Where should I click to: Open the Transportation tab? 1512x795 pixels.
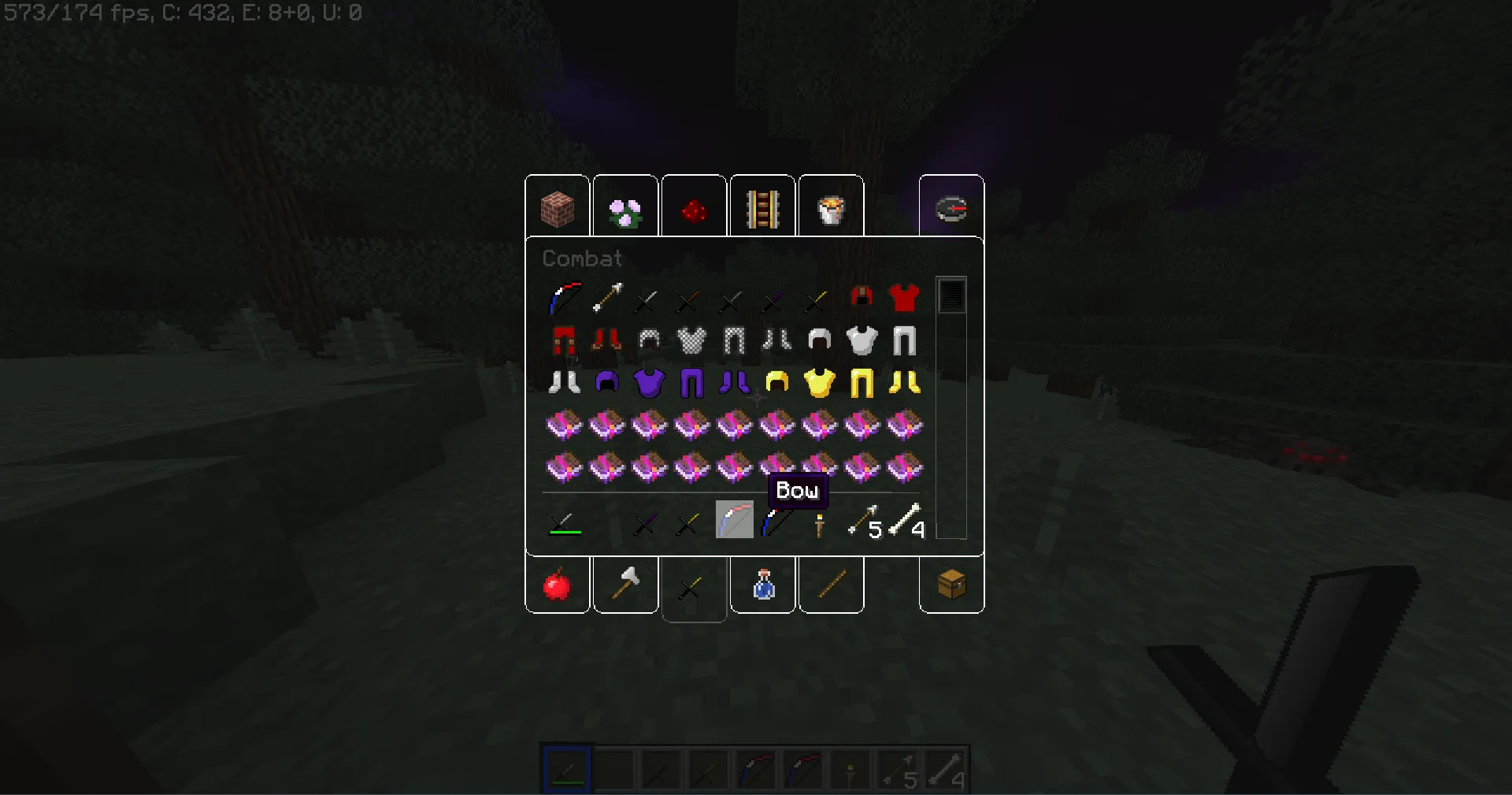tap(762, 206)
